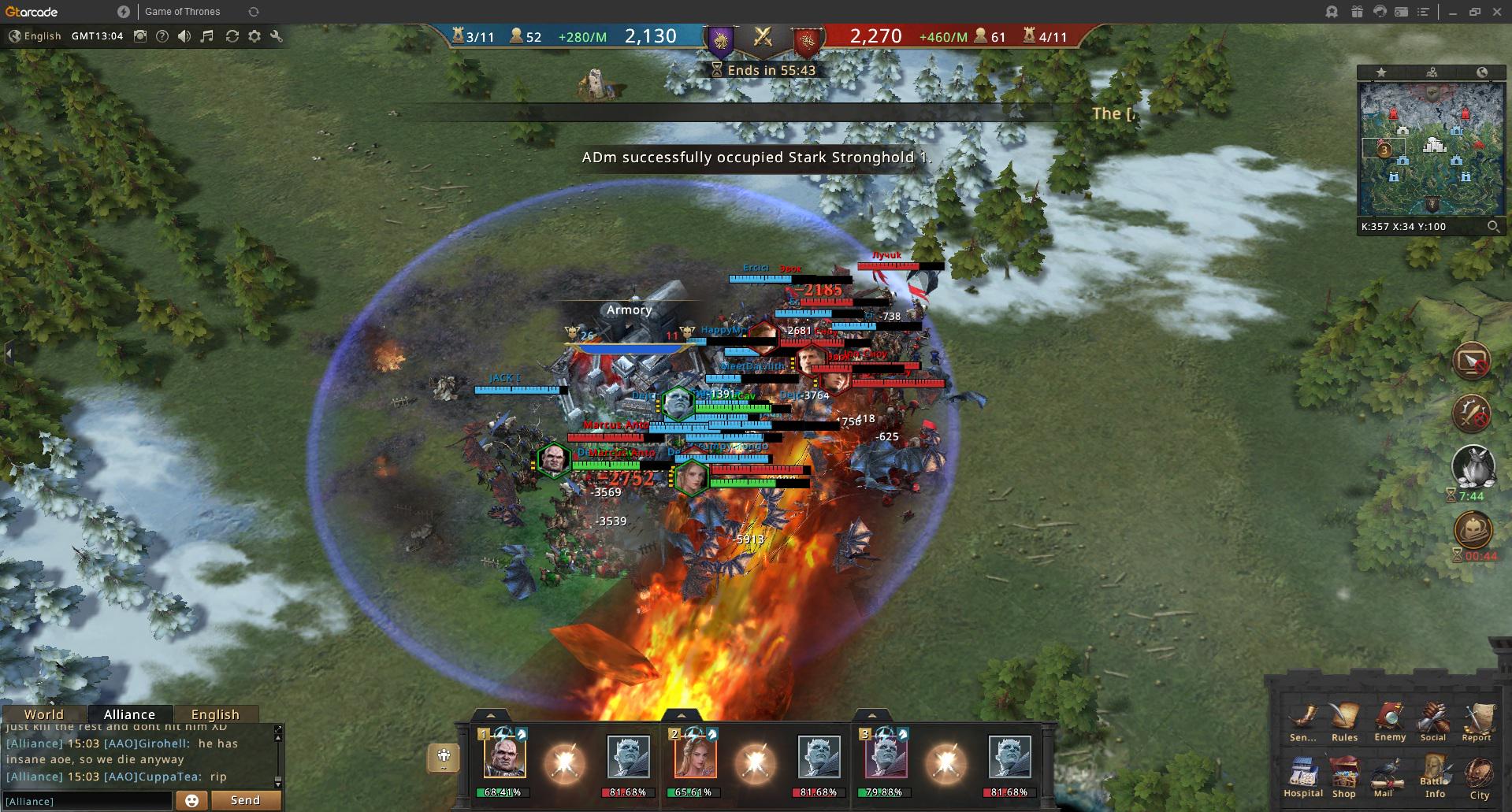Open the Social handshake menu
This screenshot has height=812, width=1512.
1433,718
